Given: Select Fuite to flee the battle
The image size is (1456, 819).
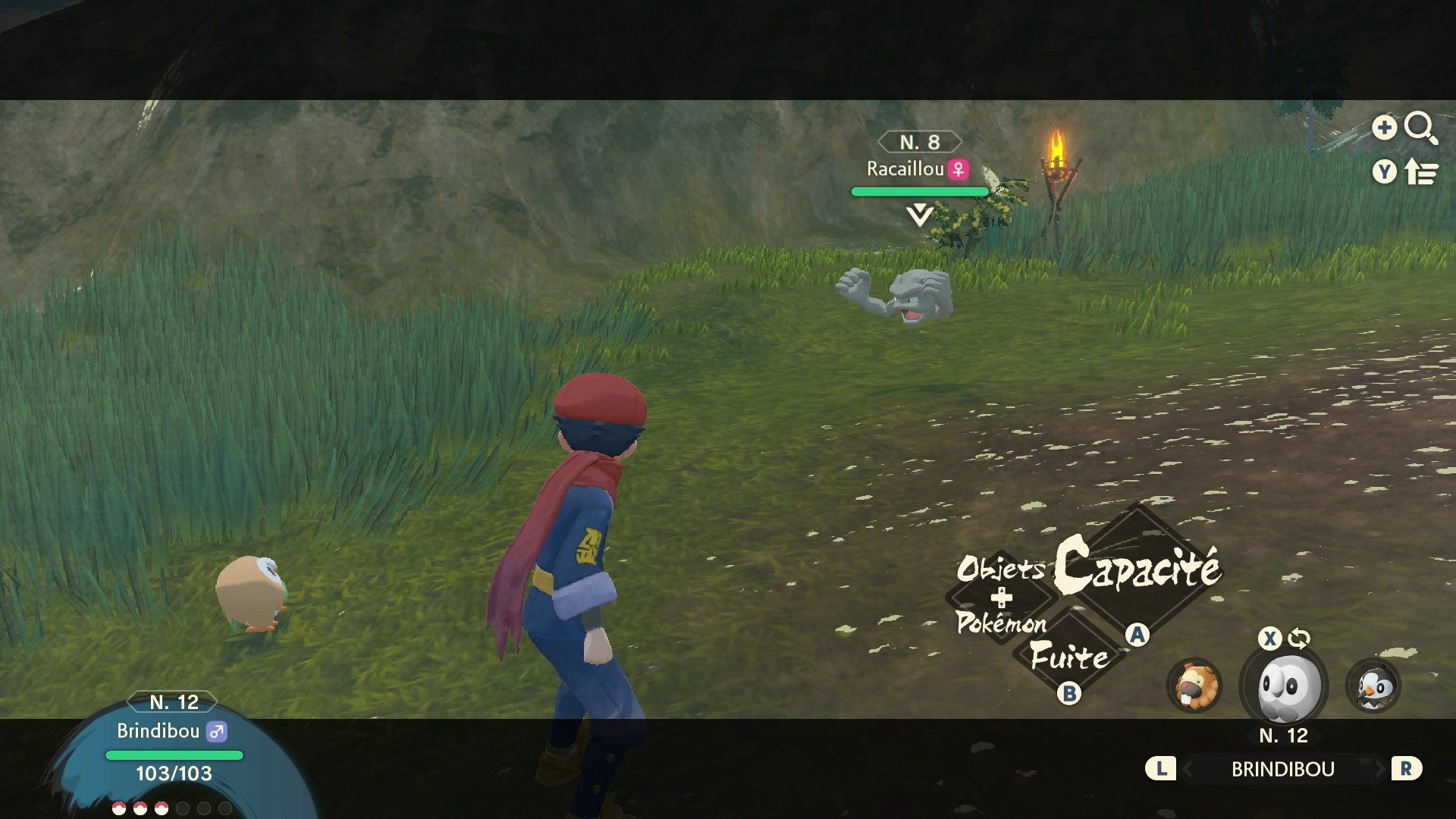Looking at the screenshot, I should 1069,657.
